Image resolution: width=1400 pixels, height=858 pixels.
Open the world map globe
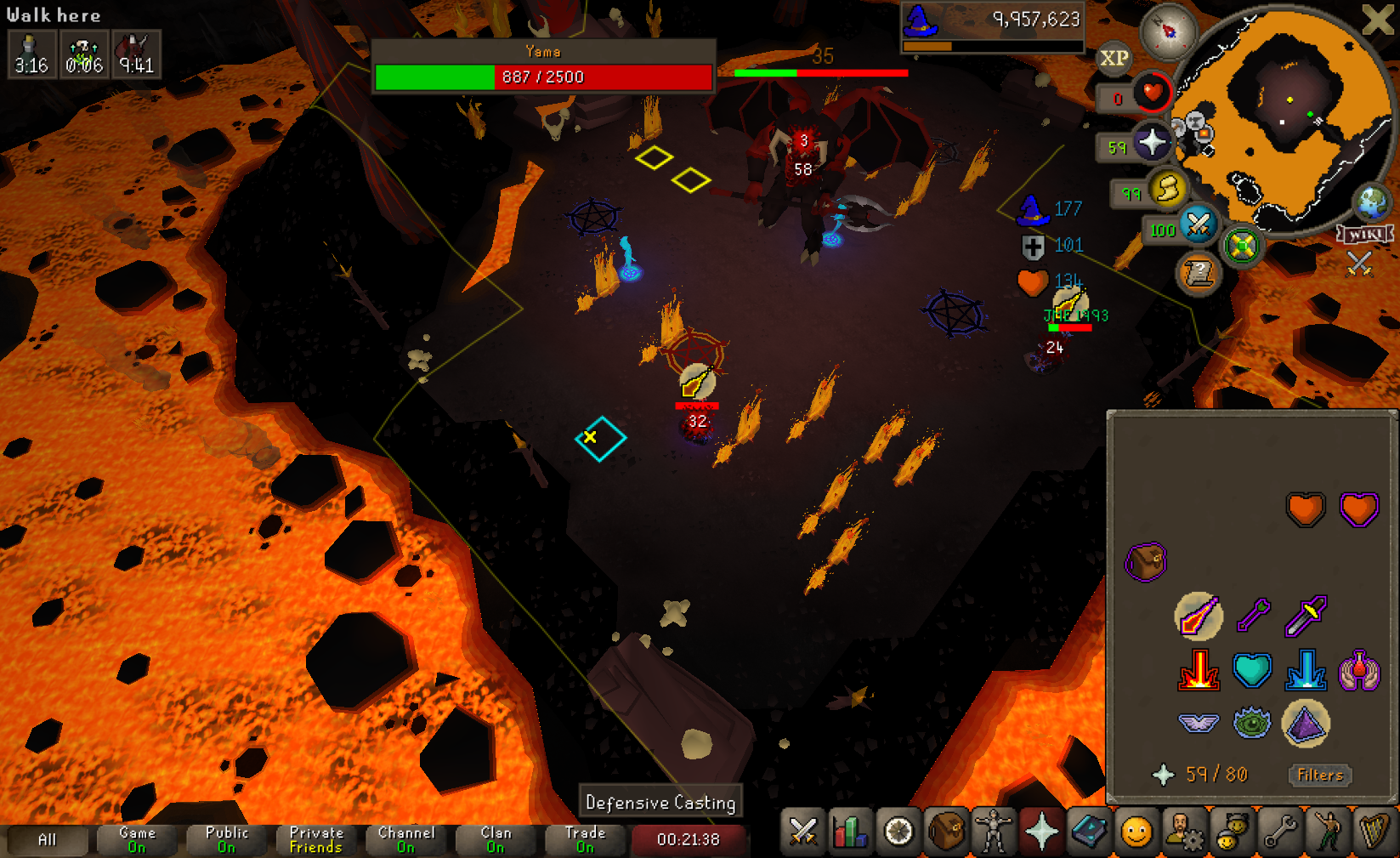point(1371,202)
